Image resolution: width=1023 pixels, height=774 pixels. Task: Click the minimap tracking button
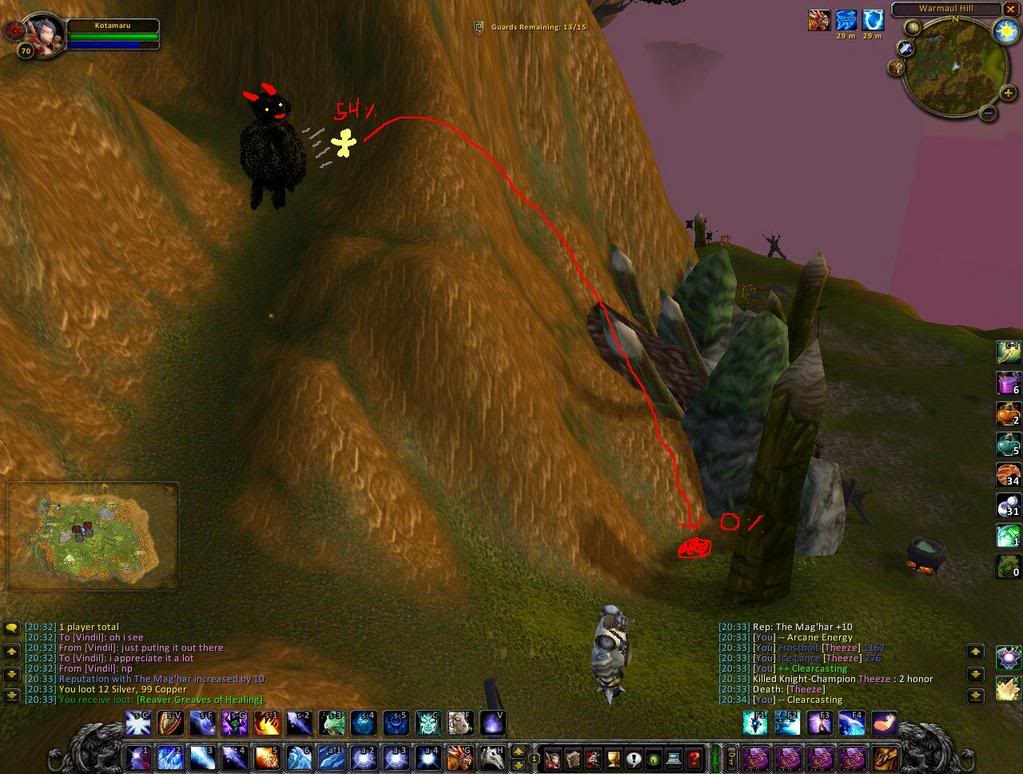pos(907,47)
